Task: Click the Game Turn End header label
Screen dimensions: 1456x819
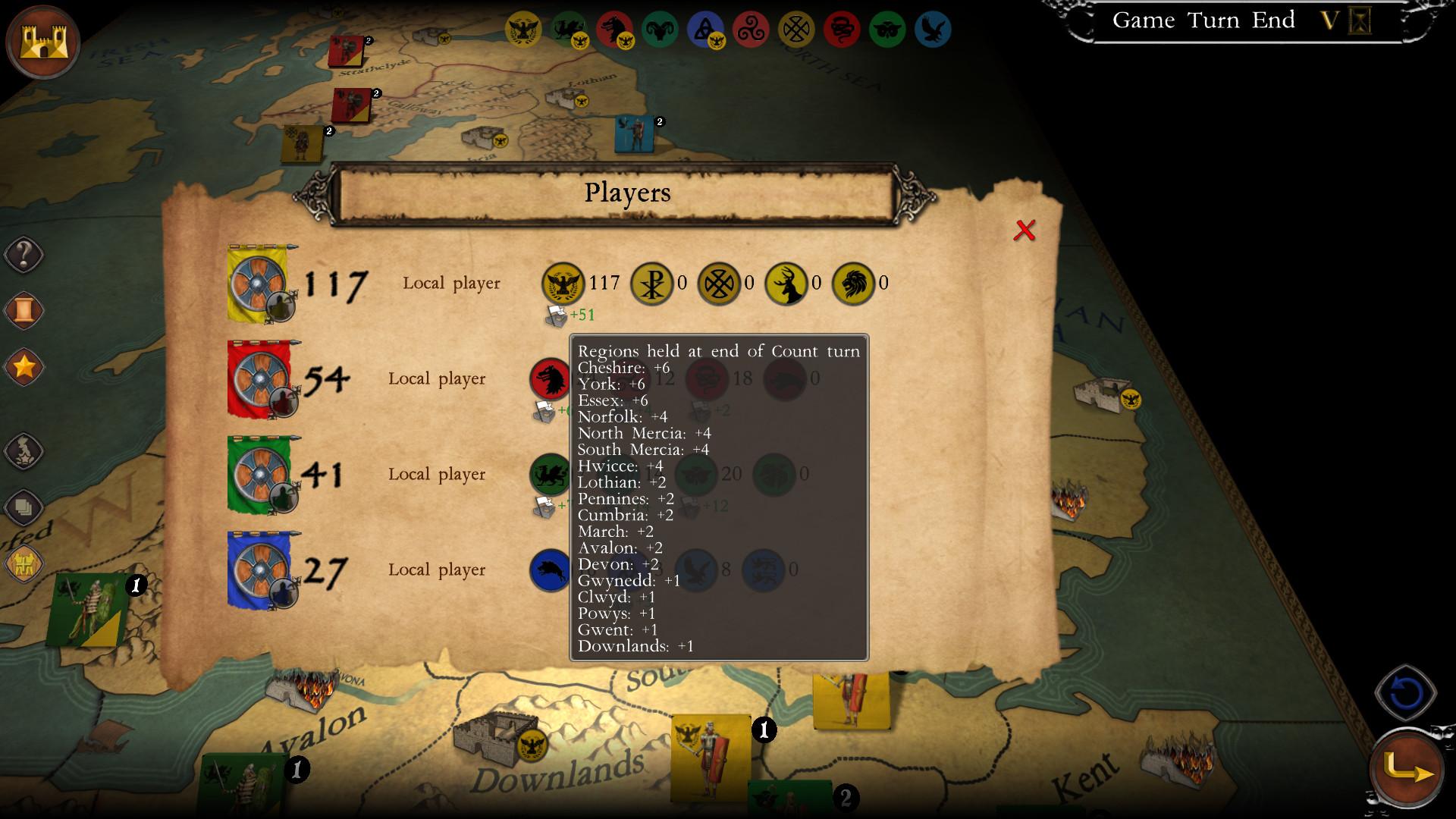Action: (x=1203, y=20)
